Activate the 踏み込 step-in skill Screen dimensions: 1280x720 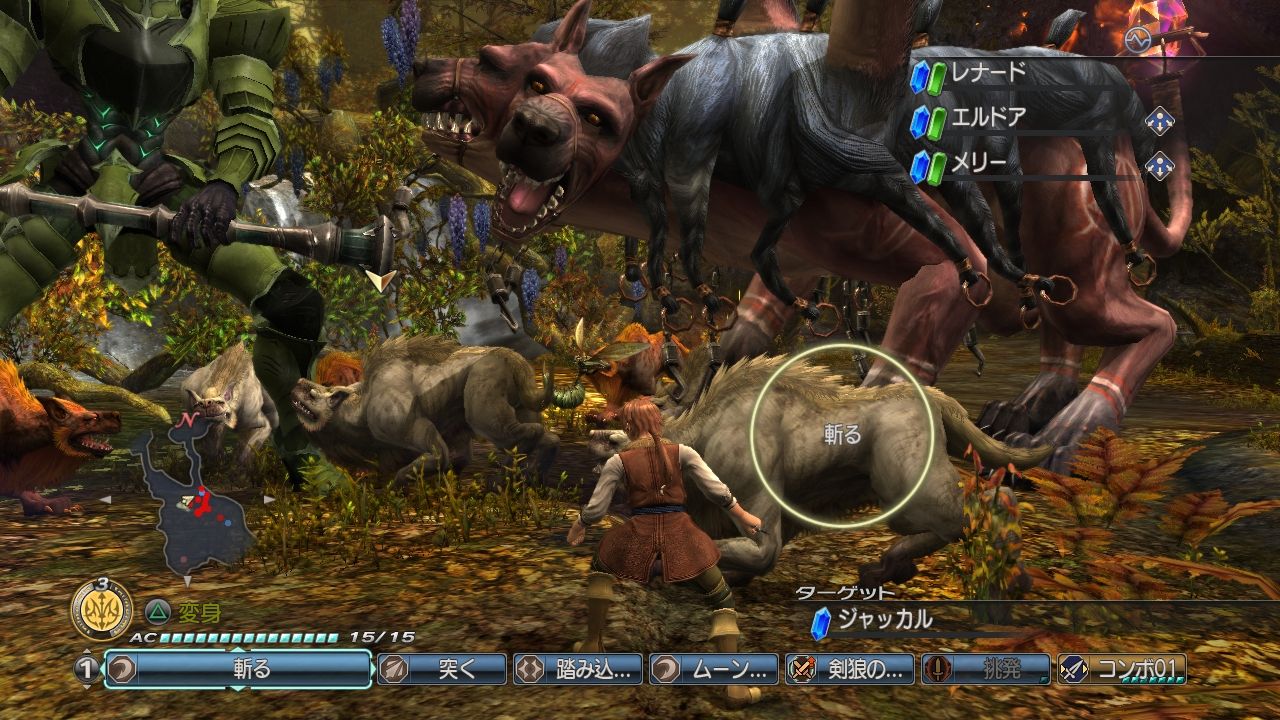pyautogui.click(x=578, y=669)
